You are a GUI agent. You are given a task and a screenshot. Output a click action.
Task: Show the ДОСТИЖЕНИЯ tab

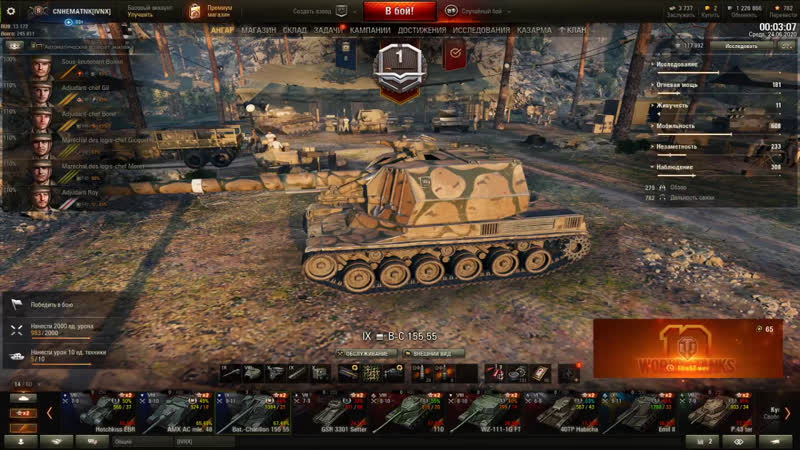(x=422, y=31)
